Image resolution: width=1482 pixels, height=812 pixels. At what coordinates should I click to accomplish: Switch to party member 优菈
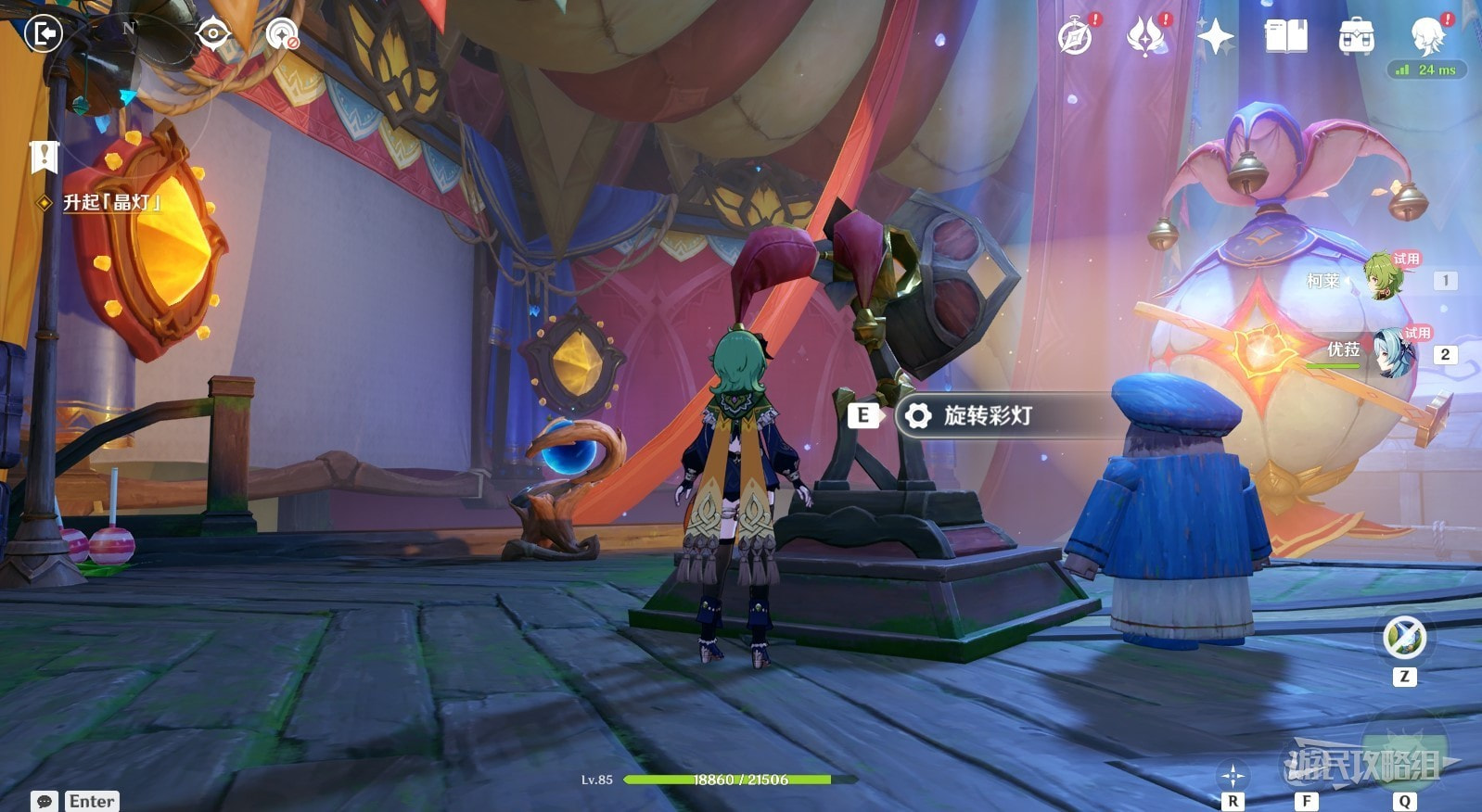1391,352
